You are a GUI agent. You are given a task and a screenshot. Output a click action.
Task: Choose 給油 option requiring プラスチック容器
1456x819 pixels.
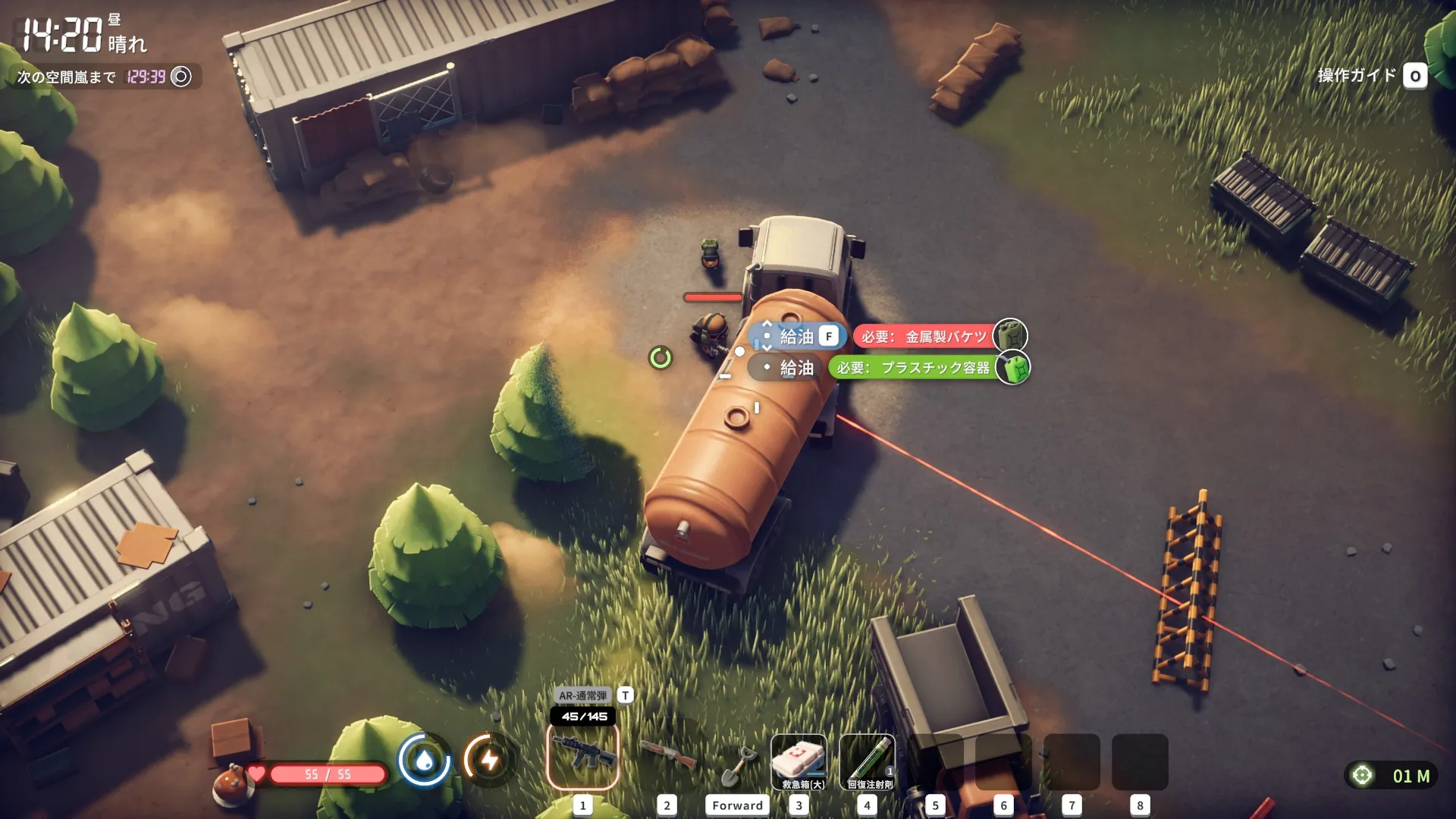[x=796, y=368]
